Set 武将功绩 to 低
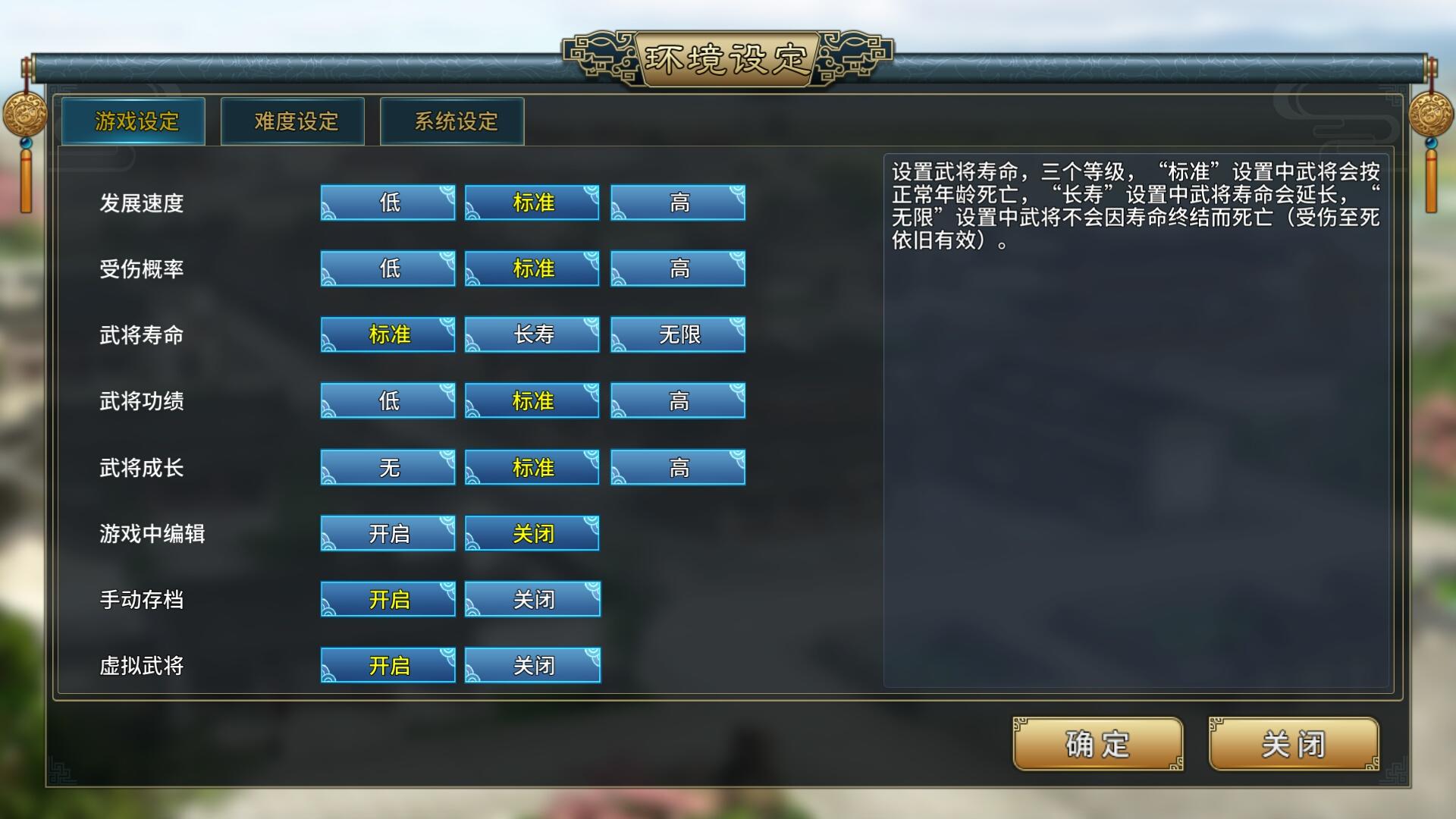This screenshot has width=1456, height=819. click(387, 400)
